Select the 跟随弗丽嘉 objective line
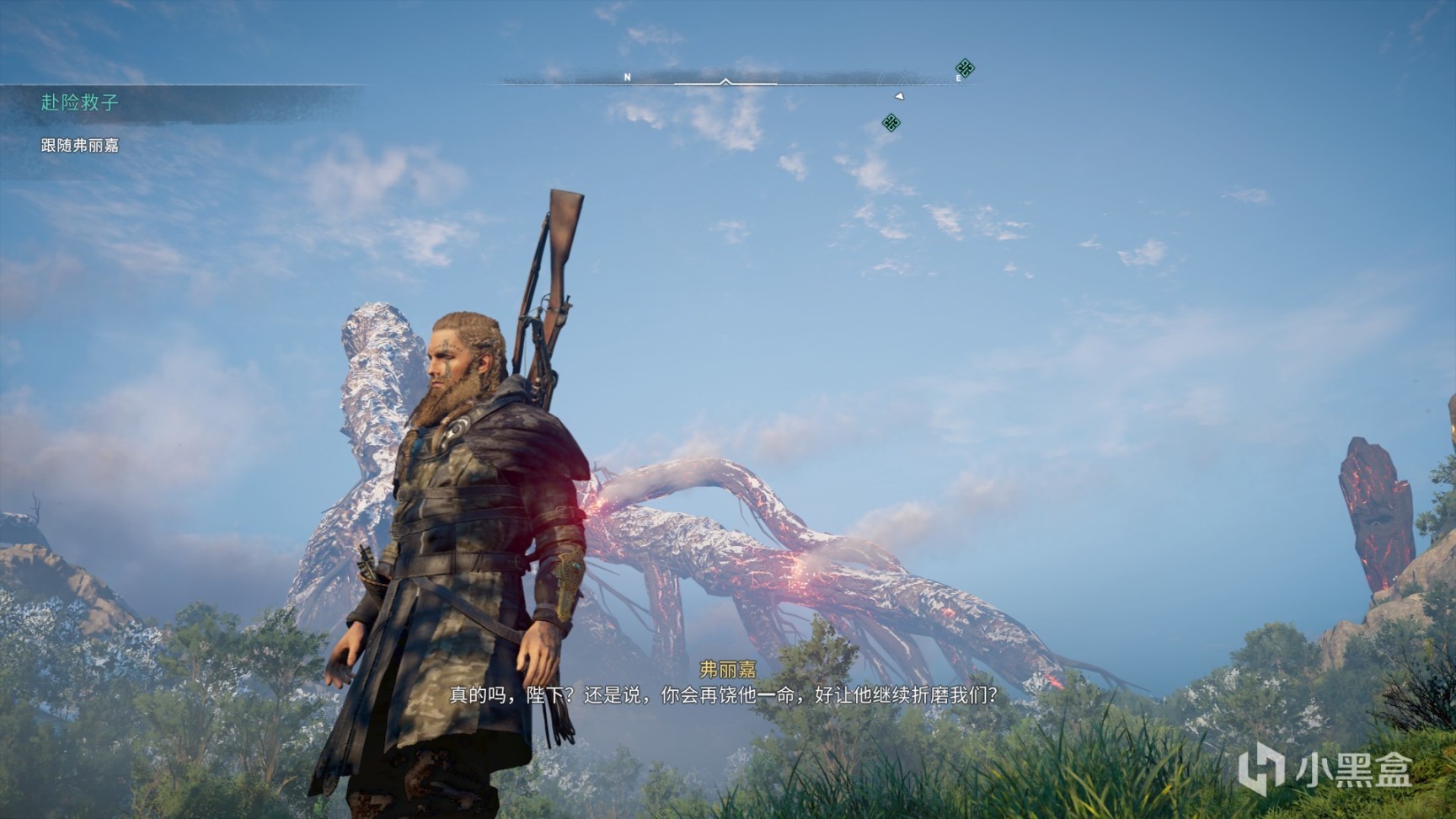Viewport: 1456px width, 819px height. point(80,146)
